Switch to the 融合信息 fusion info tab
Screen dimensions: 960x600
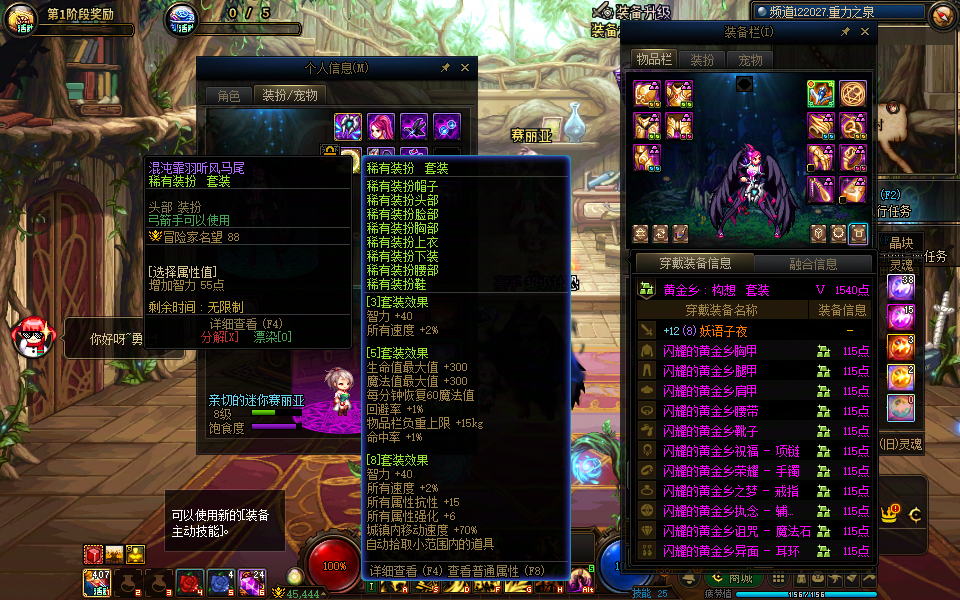pos(813,264)
